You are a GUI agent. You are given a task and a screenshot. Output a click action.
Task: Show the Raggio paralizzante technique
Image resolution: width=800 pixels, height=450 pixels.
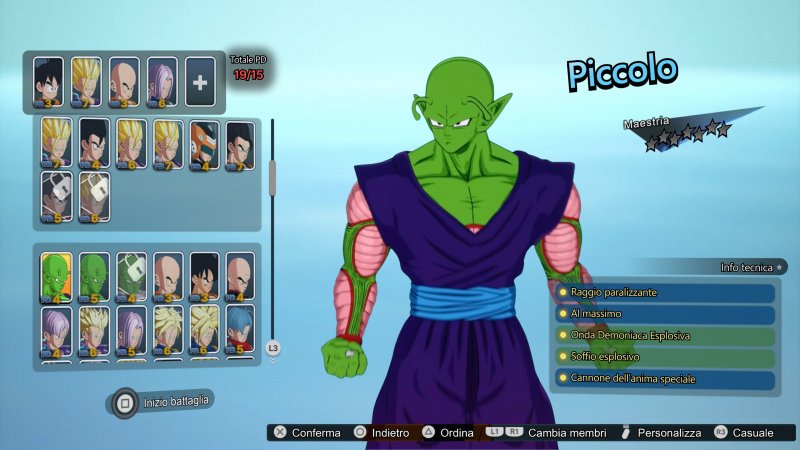[x=666, y=292]
